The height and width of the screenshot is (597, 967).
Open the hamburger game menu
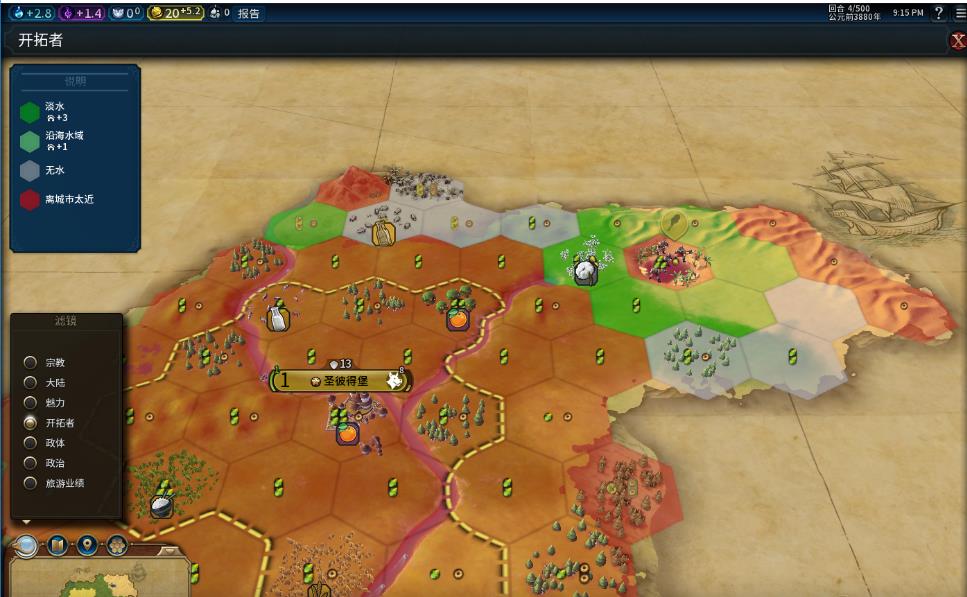click(x=960, y=13)
